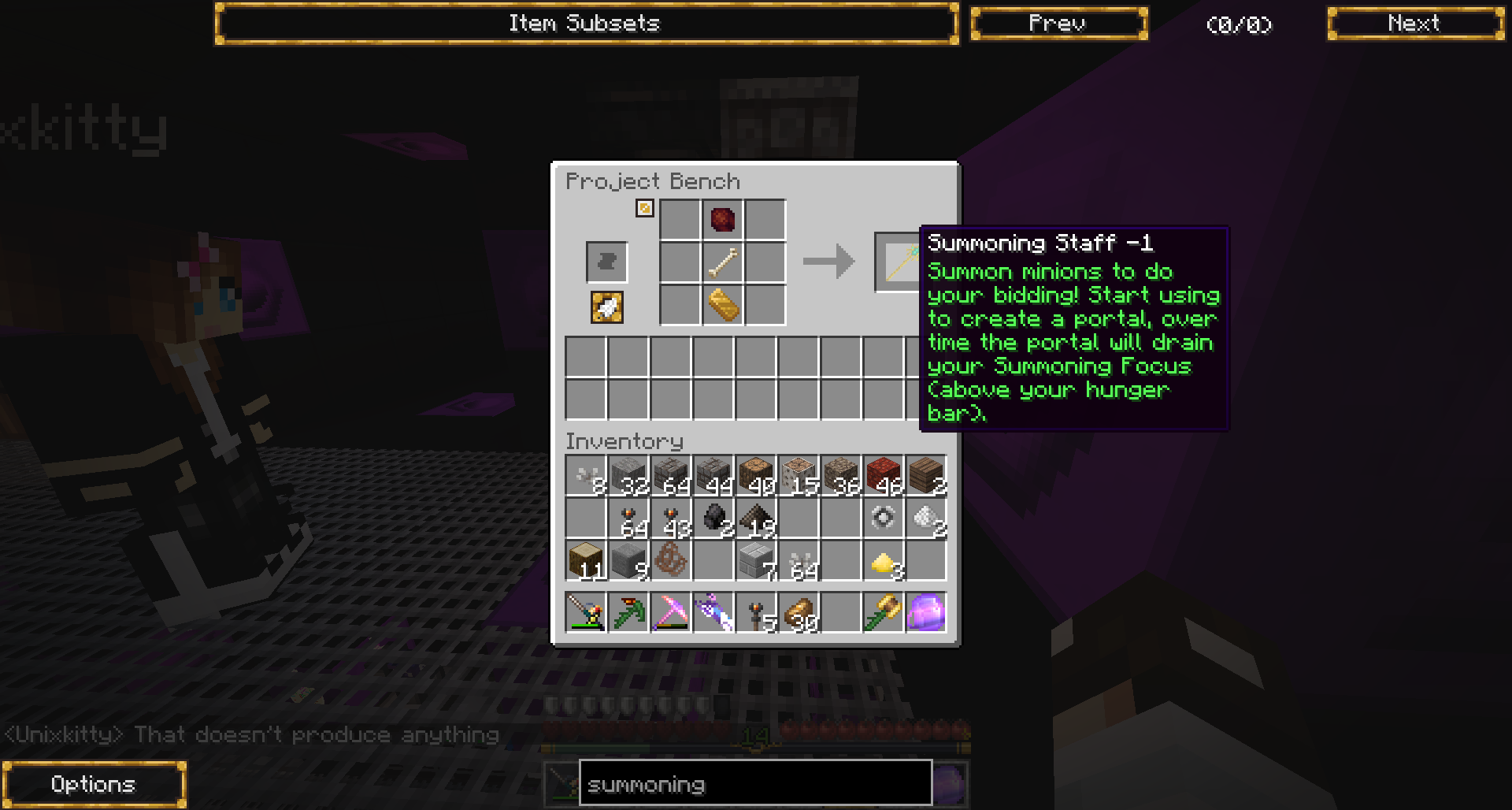Screen dimensions: 1512x810
Task: Pick up the yellow dust pile stack
Action: pos(884,561)
